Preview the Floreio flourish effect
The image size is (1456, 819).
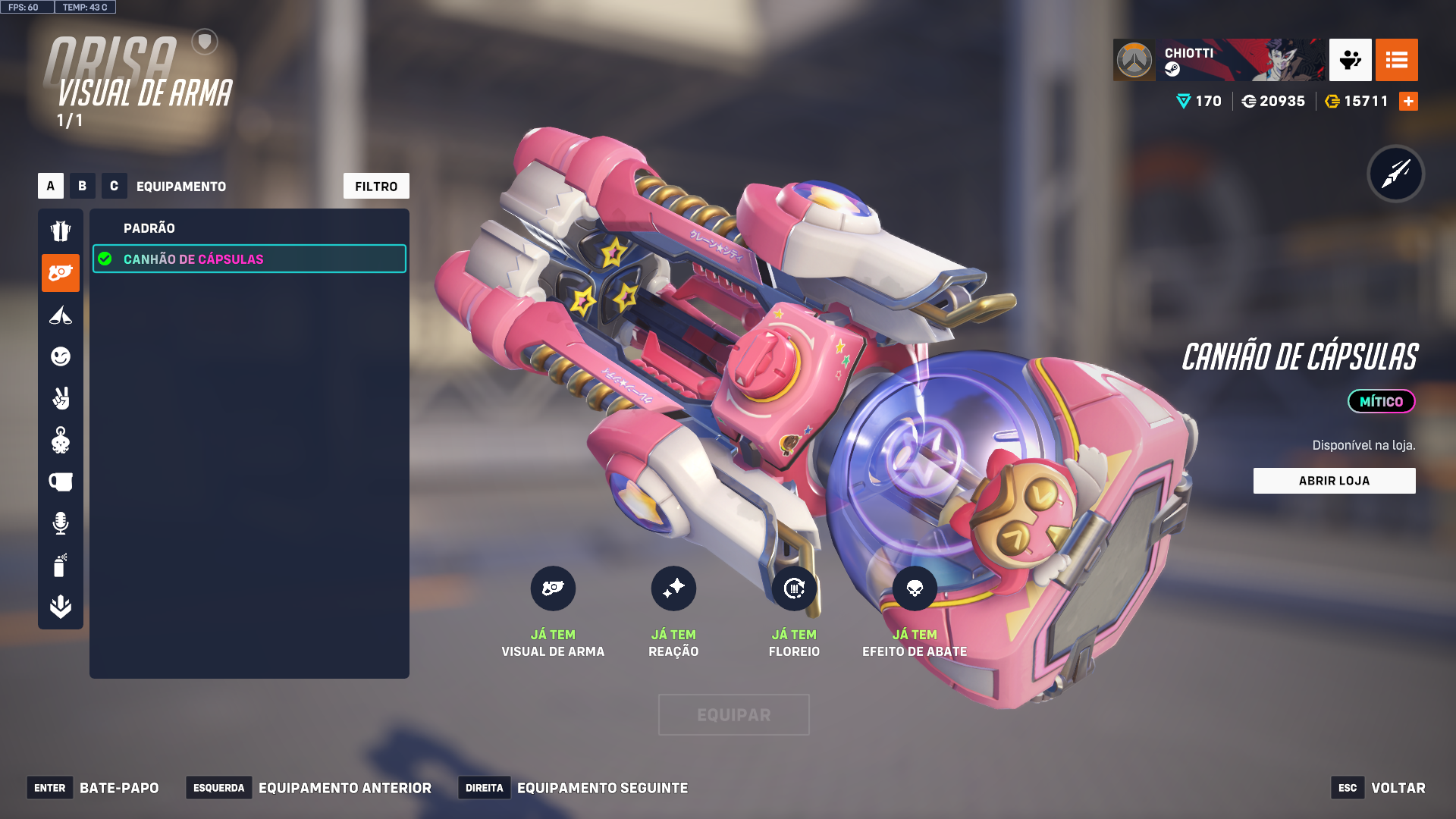pyautogui.click(x=794, y=588)
